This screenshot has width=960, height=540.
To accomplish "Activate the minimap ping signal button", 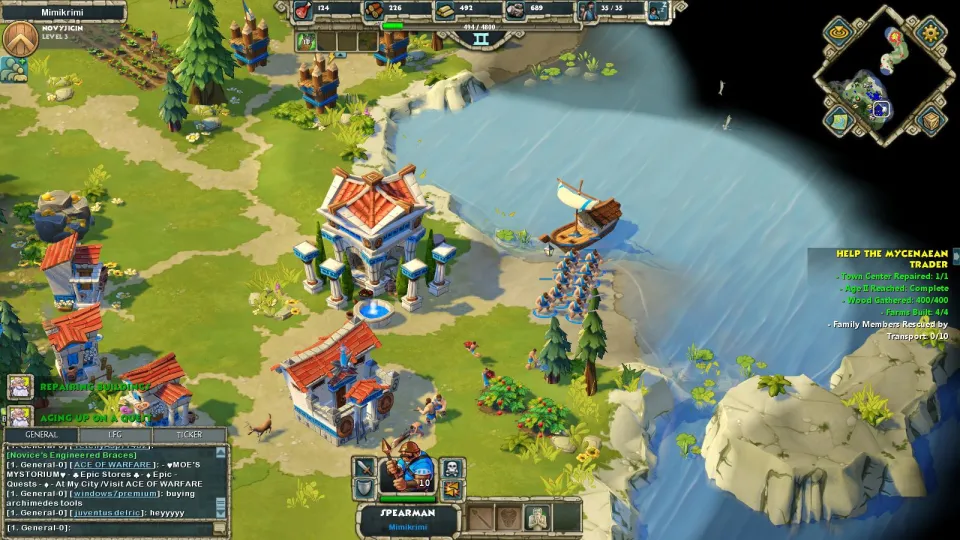I will (x=837, y=31).
